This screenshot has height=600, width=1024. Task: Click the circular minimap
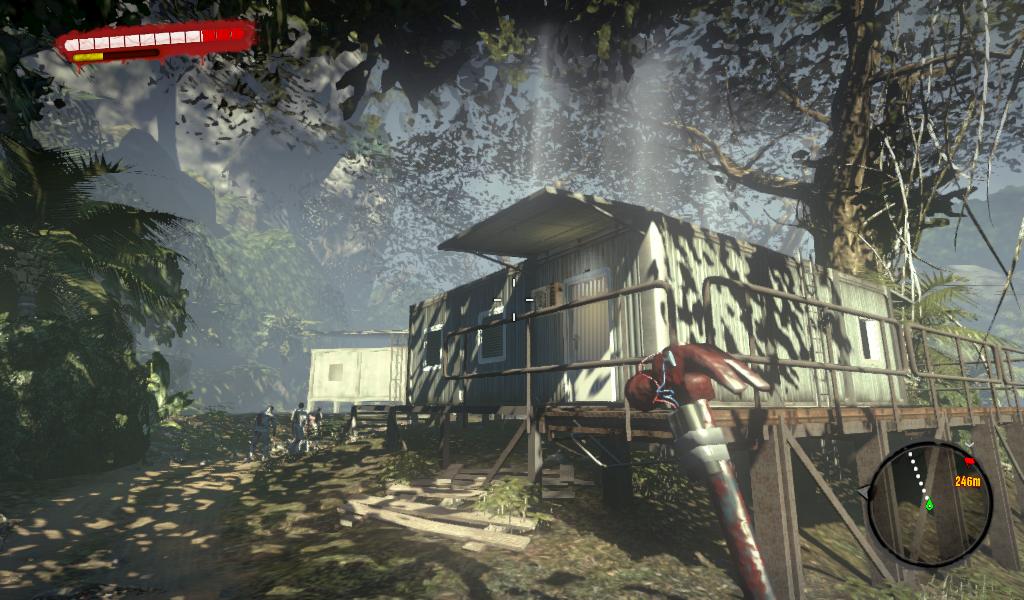(929, 505)
